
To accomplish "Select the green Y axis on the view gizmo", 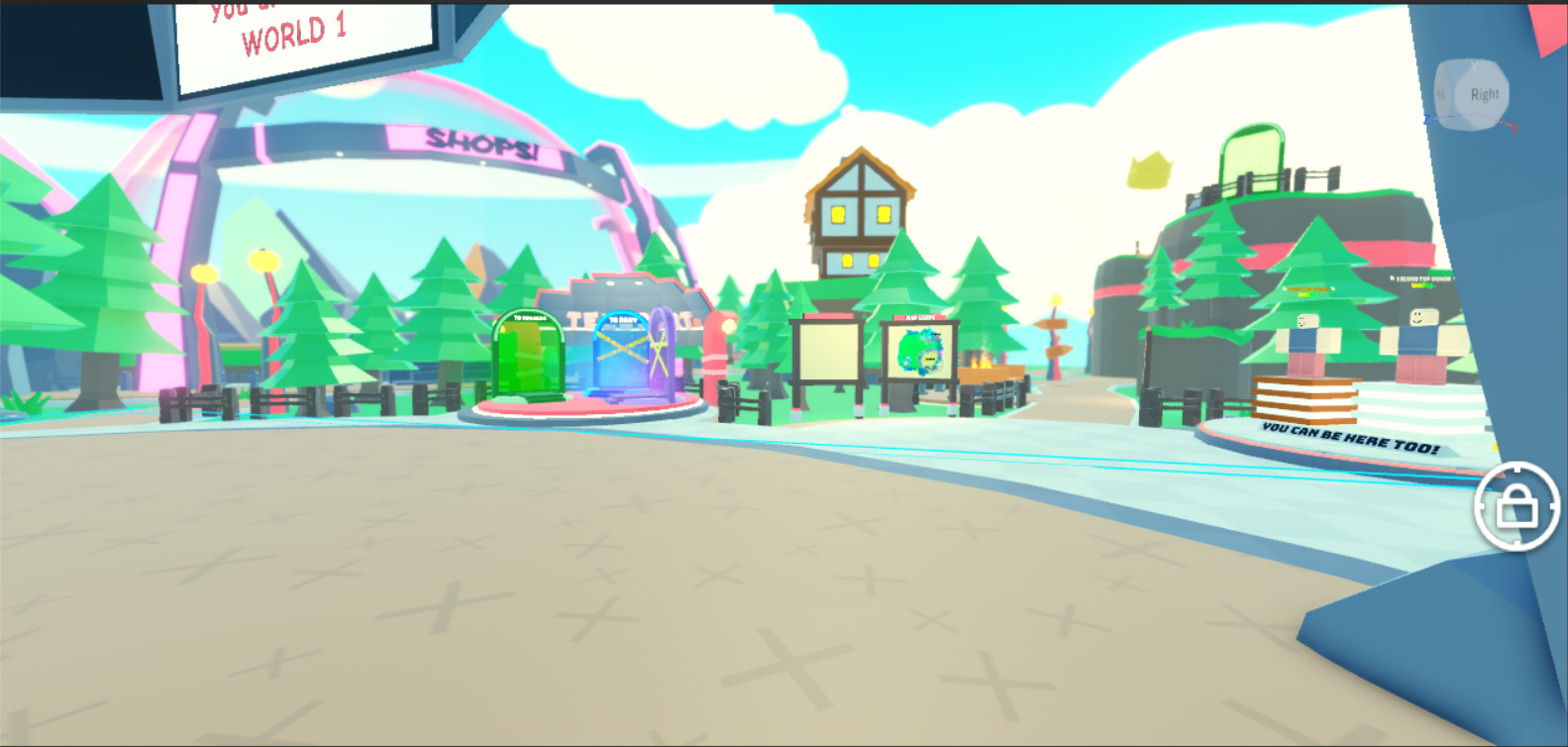I will 1474,65.
